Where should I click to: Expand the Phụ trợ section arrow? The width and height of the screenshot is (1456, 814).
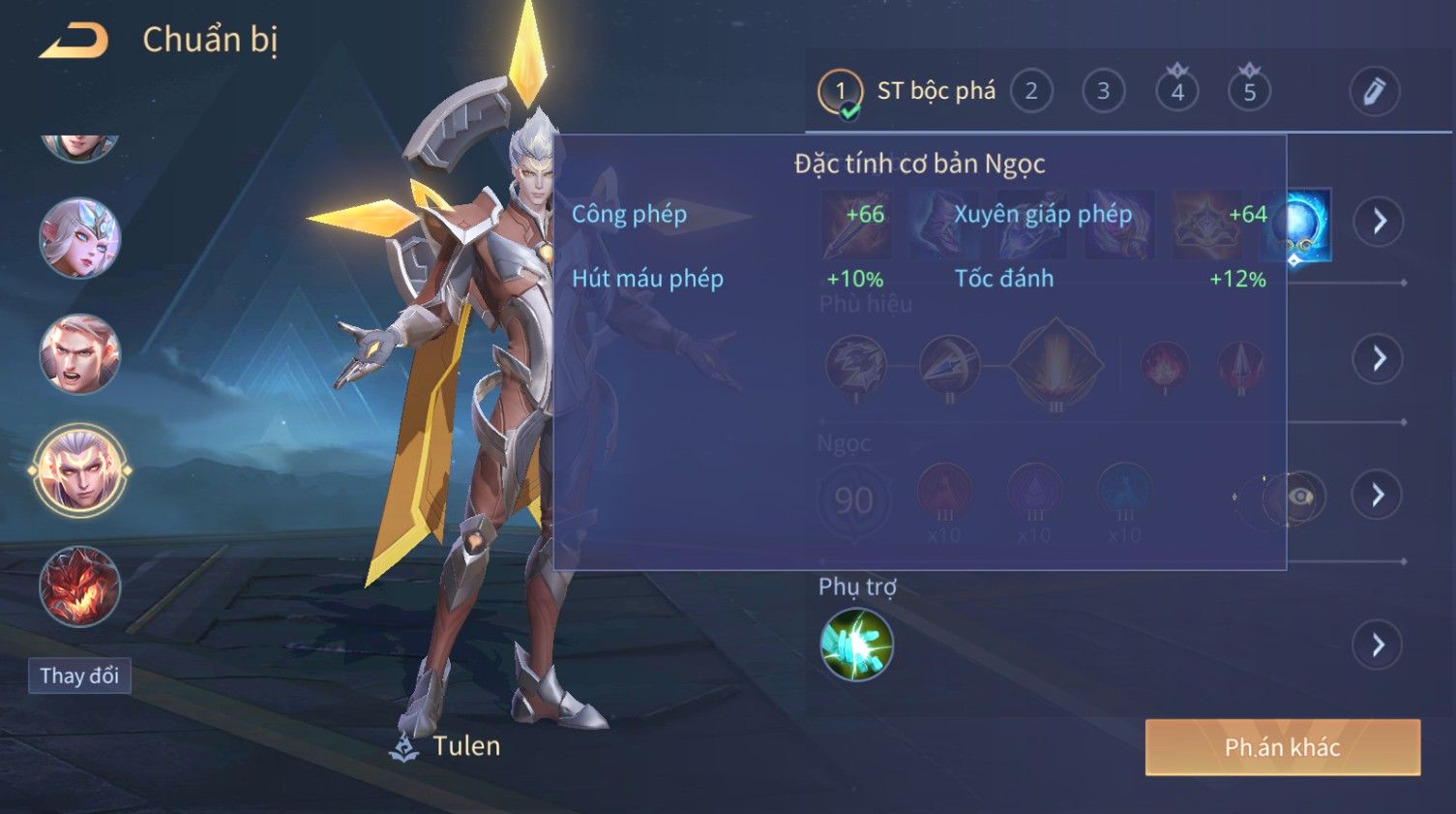(1379, 645)
